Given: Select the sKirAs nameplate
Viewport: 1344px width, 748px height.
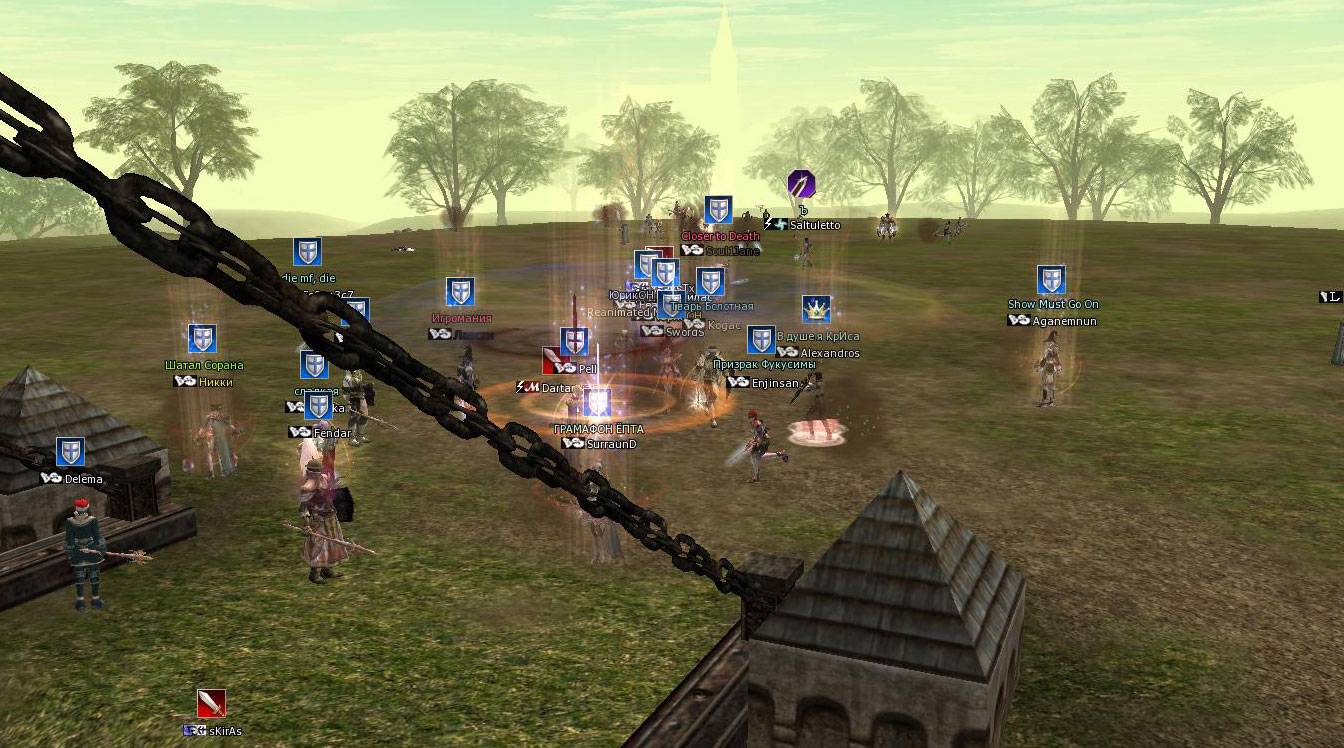Looking at the screenshot, I should click(225, 731).
